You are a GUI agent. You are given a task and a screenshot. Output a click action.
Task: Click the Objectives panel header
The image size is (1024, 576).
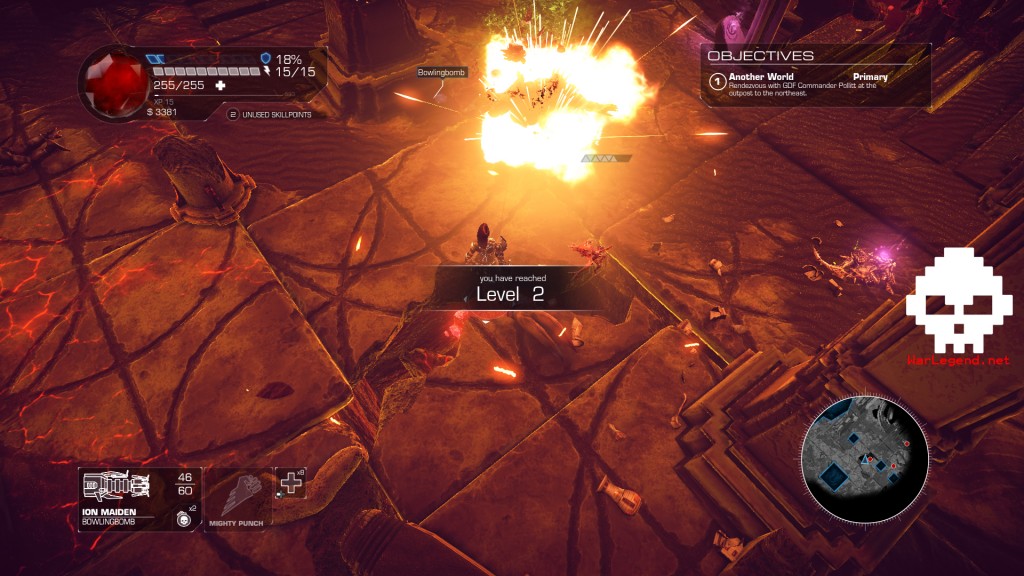(x=760, y=56)
